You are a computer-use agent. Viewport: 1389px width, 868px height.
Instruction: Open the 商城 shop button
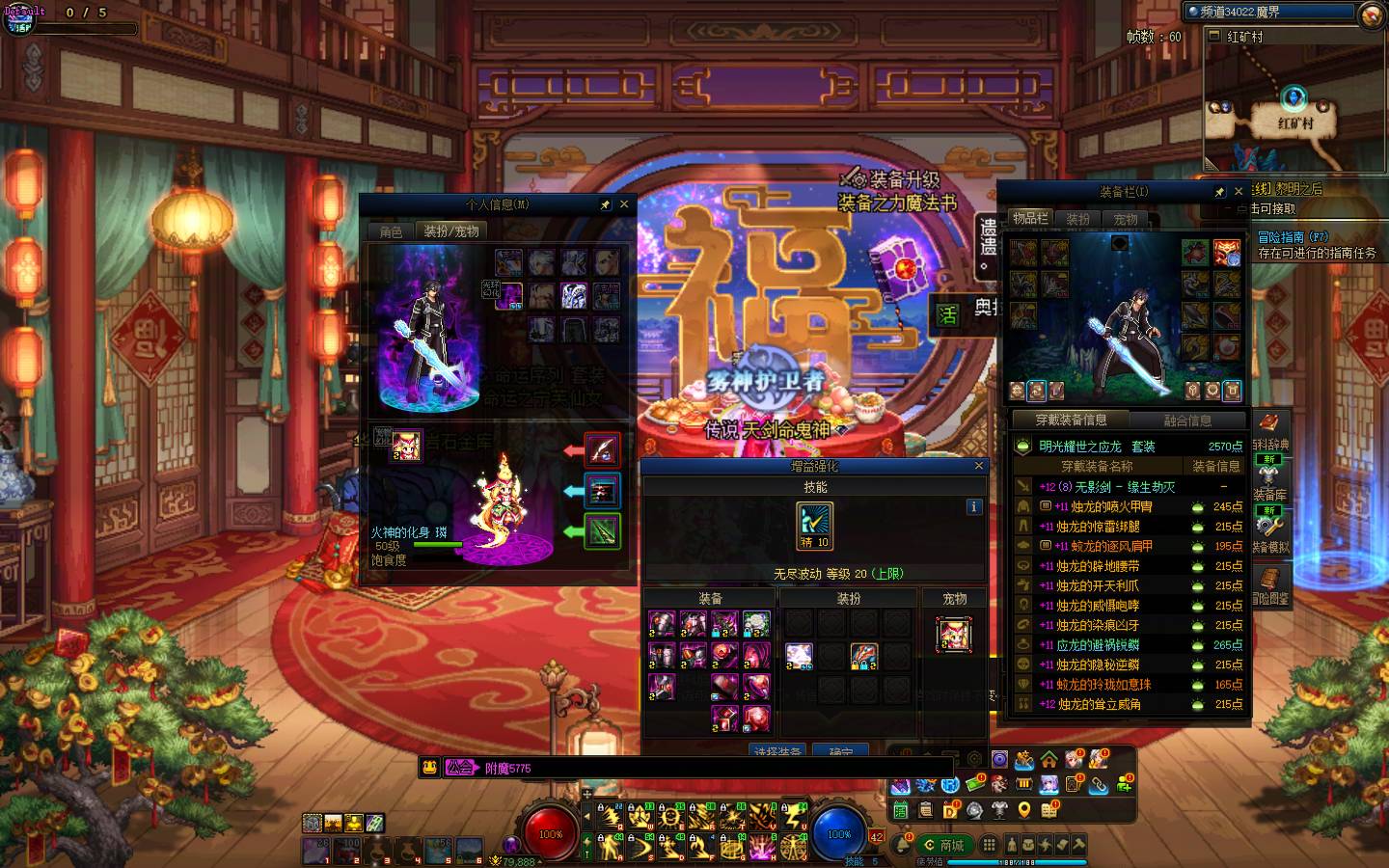(x=943, y=845)
